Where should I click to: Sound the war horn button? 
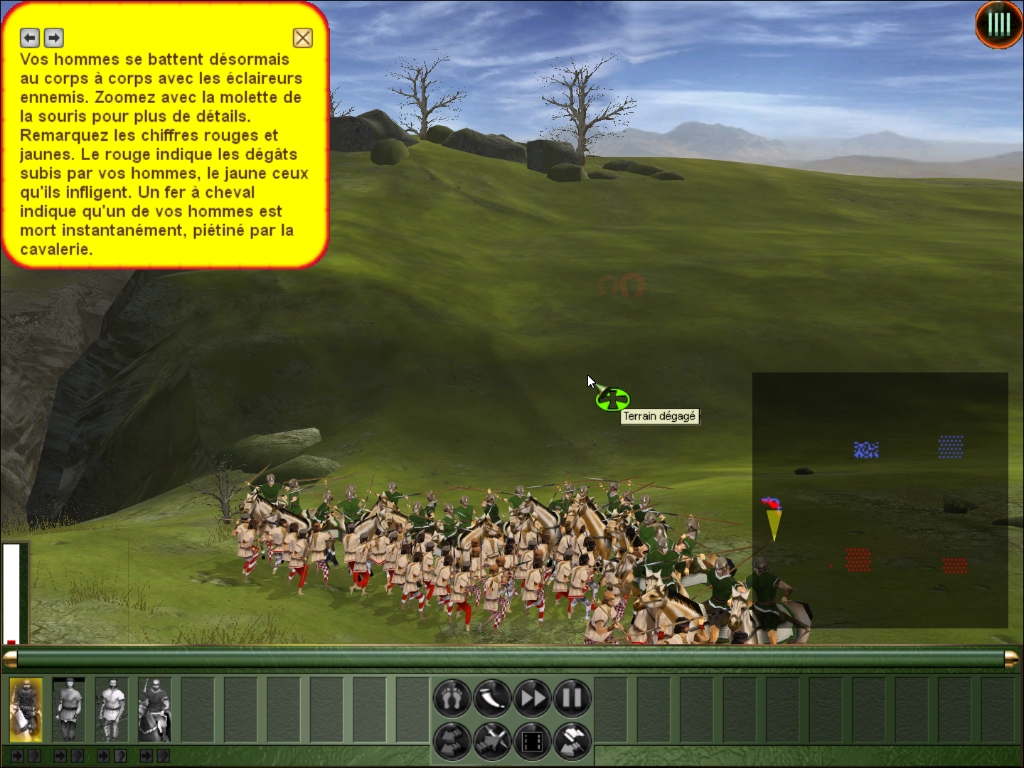coord(492,697)
